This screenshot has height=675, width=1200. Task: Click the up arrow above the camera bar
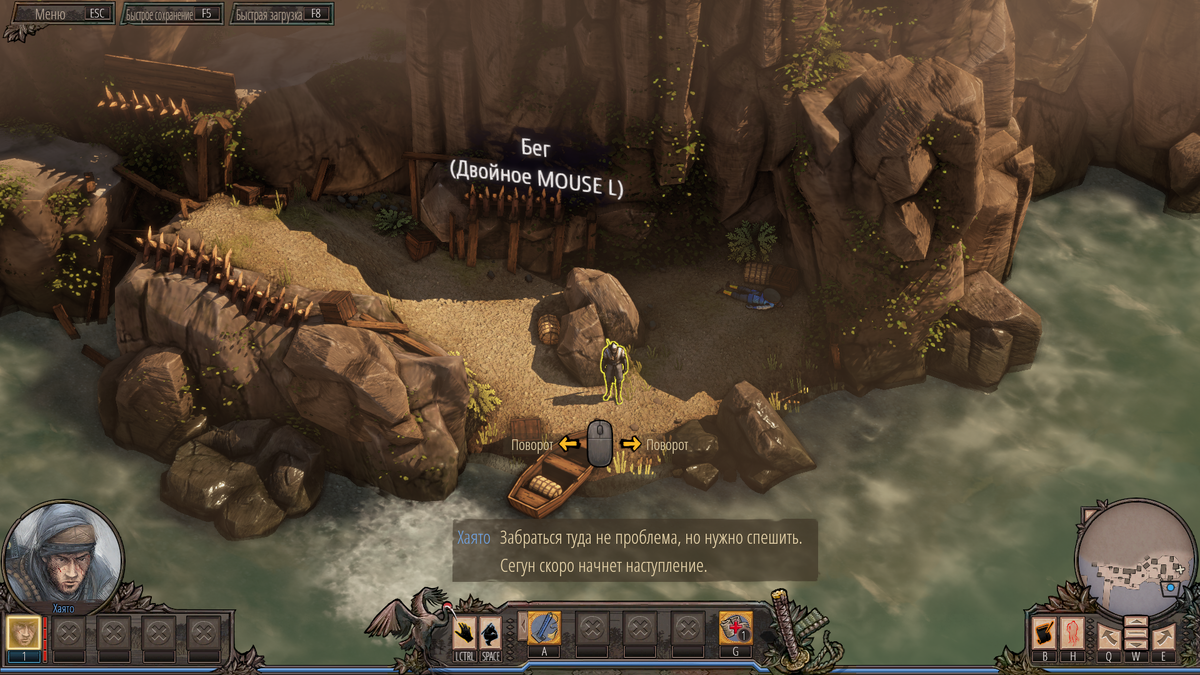(x=1136, y=623)
